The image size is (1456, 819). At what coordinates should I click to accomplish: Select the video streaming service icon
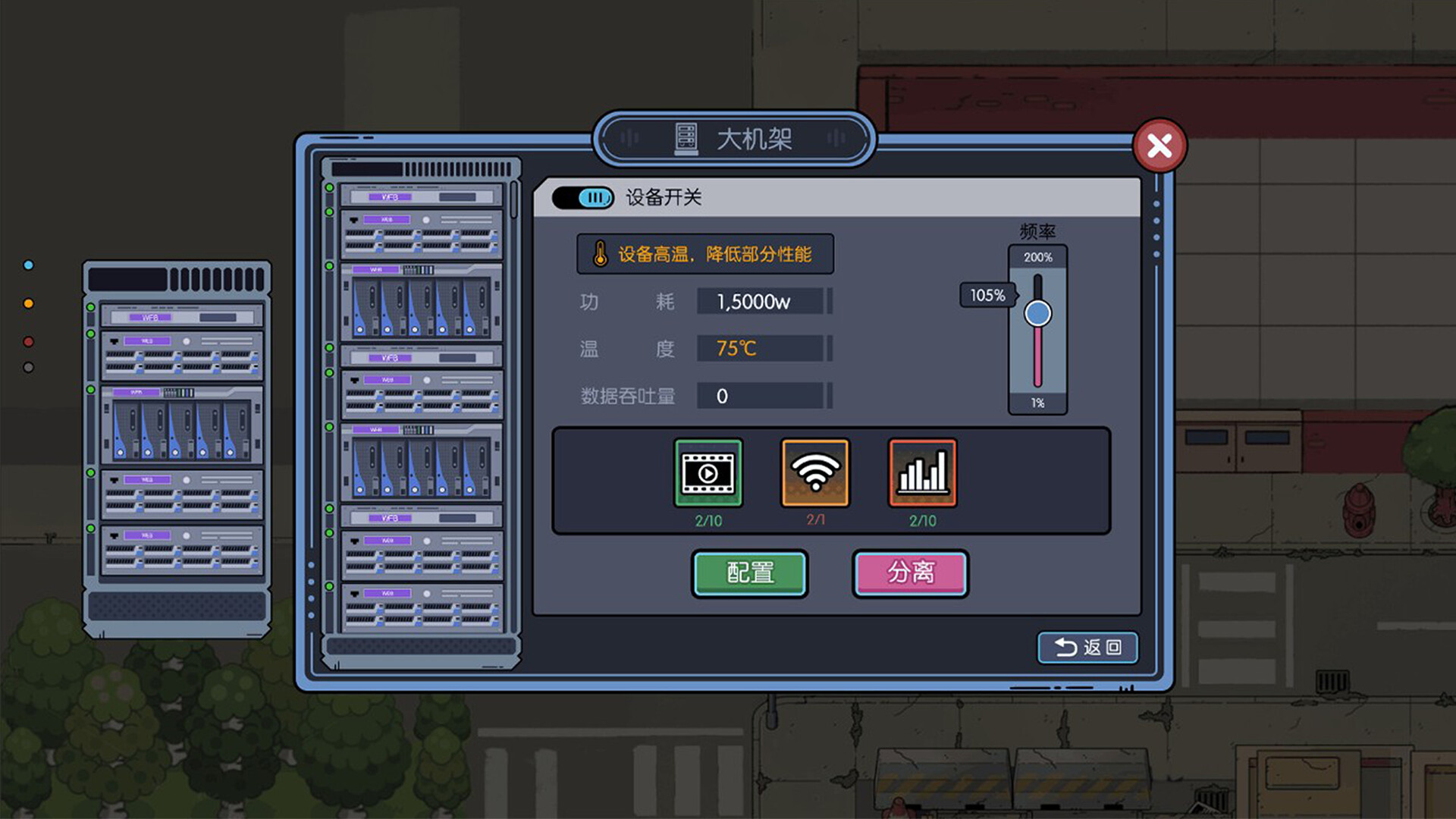708,473
